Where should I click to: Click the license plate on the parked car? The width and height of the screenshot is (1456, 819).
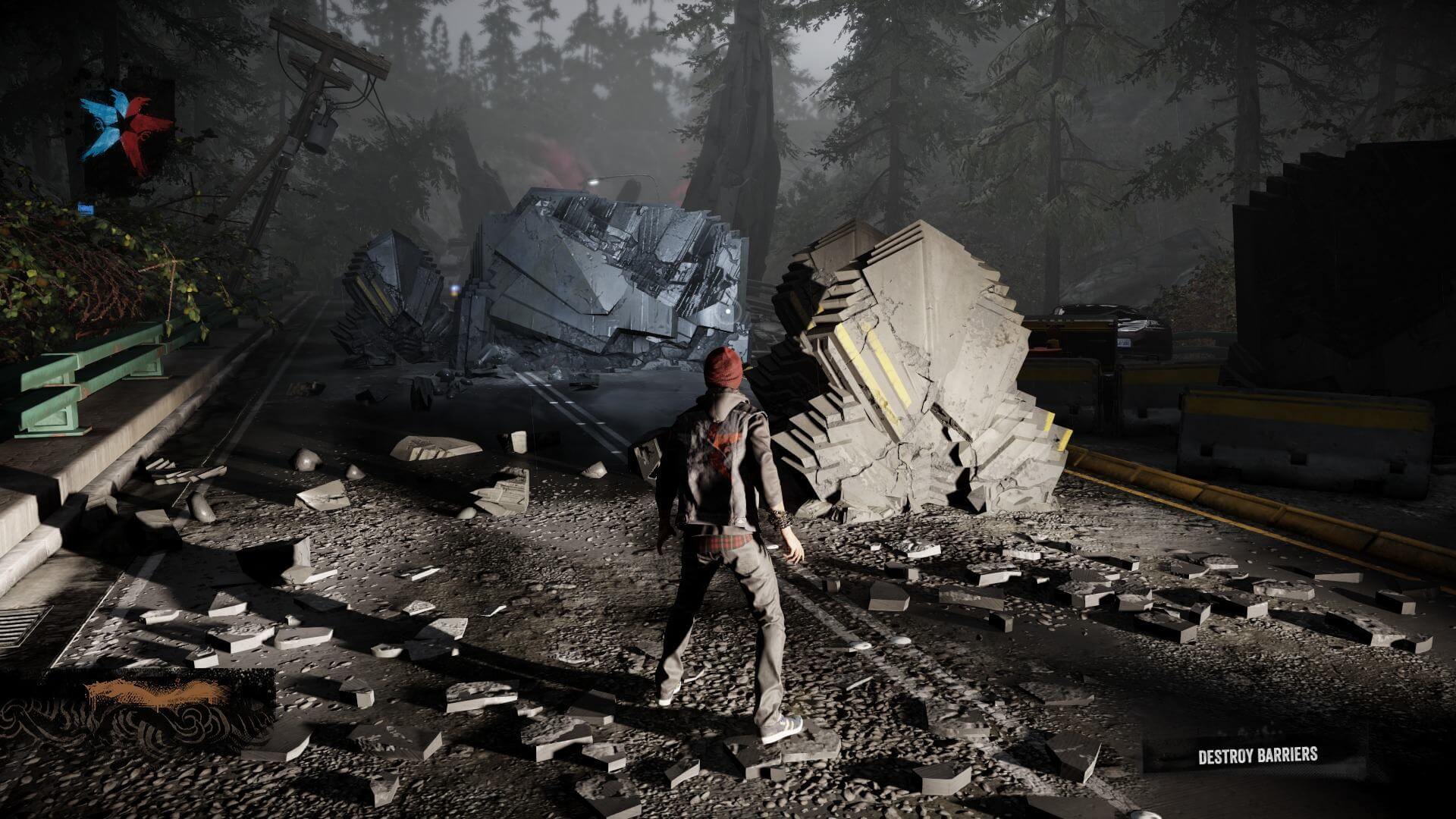[1123, 344]
